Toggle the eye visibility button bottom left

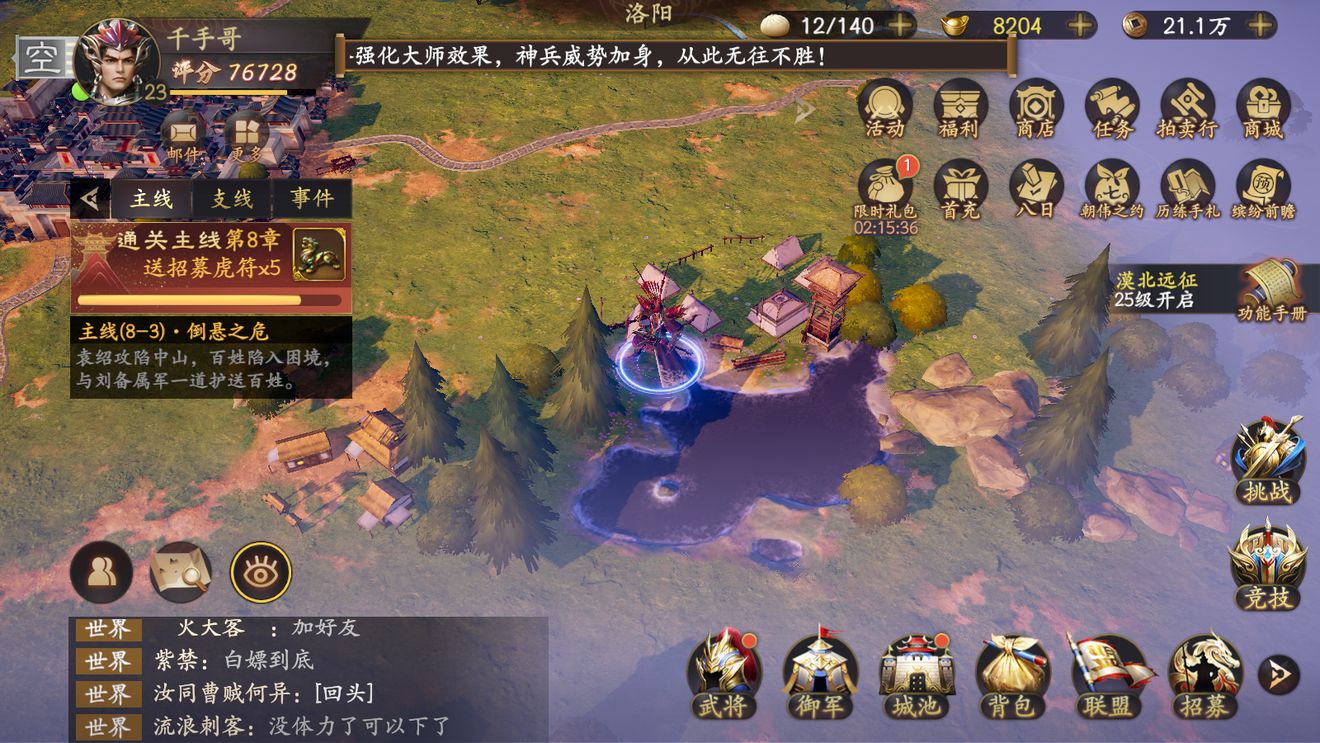[x=260, y=572]
